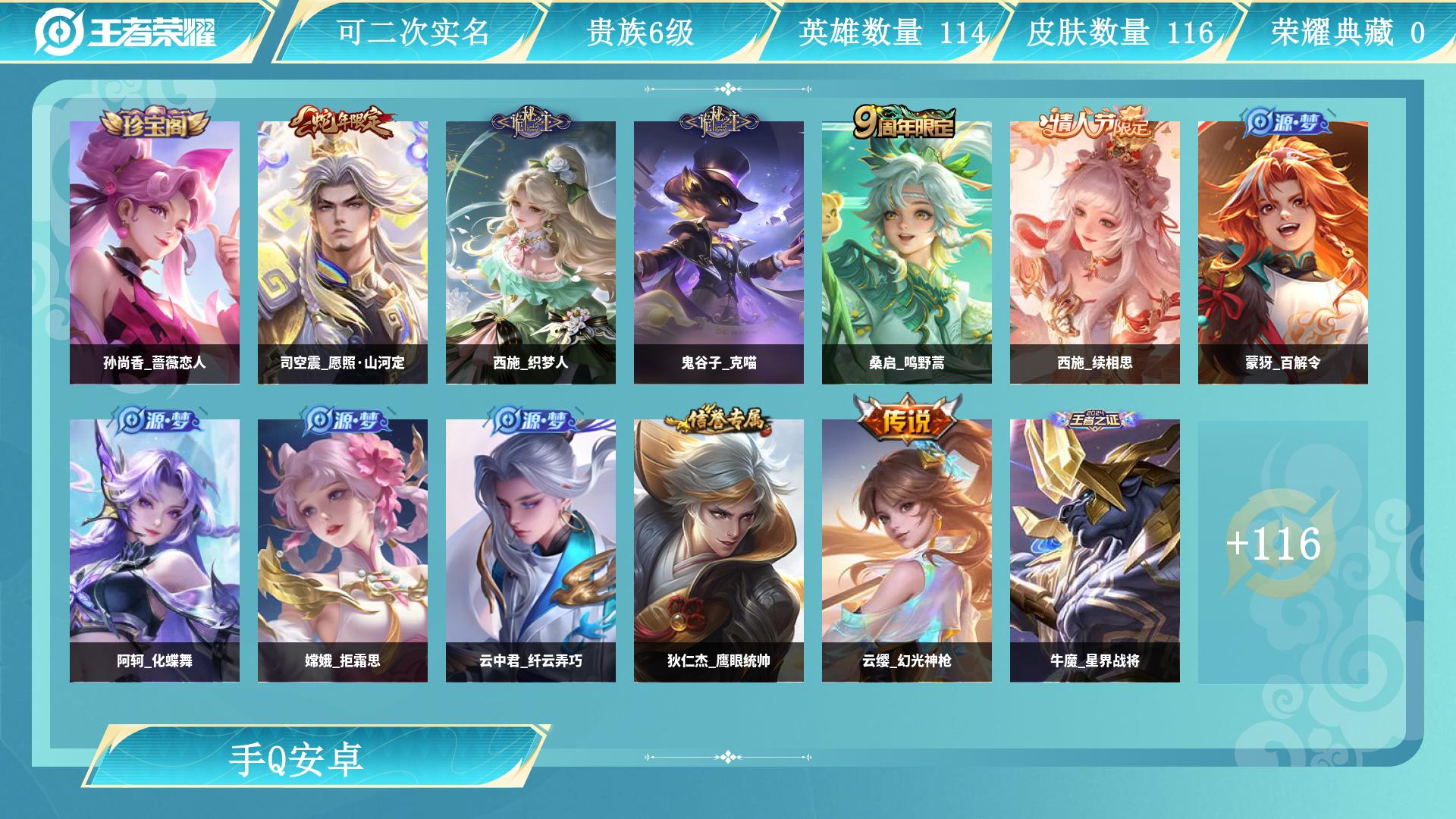
Task: Open the 英雄数量 114 header tab
Action: (x=892, y=32)
